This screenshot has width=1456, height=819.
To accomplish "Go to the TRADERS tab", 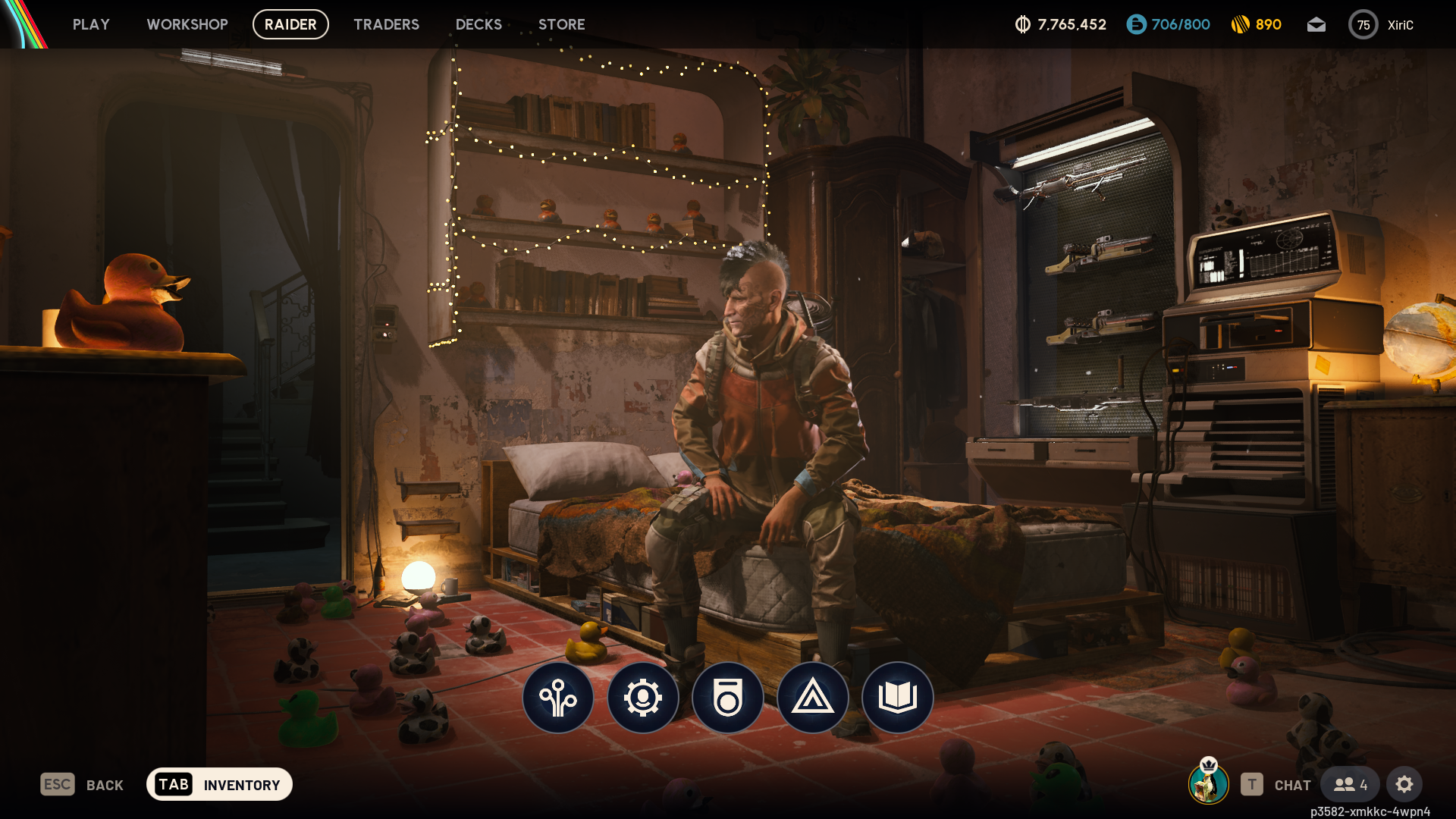I will click(x=386, y=24).
